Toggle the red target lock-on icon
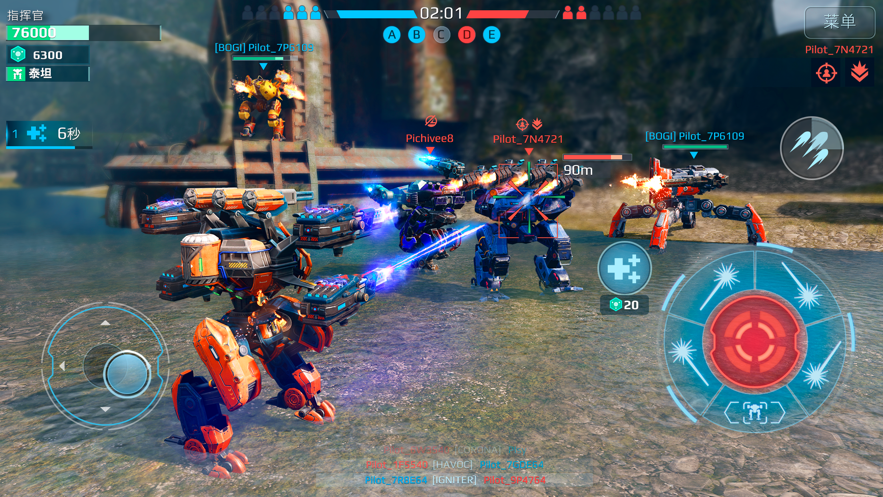This screenshot has height=497, width=883. (826, 72)
